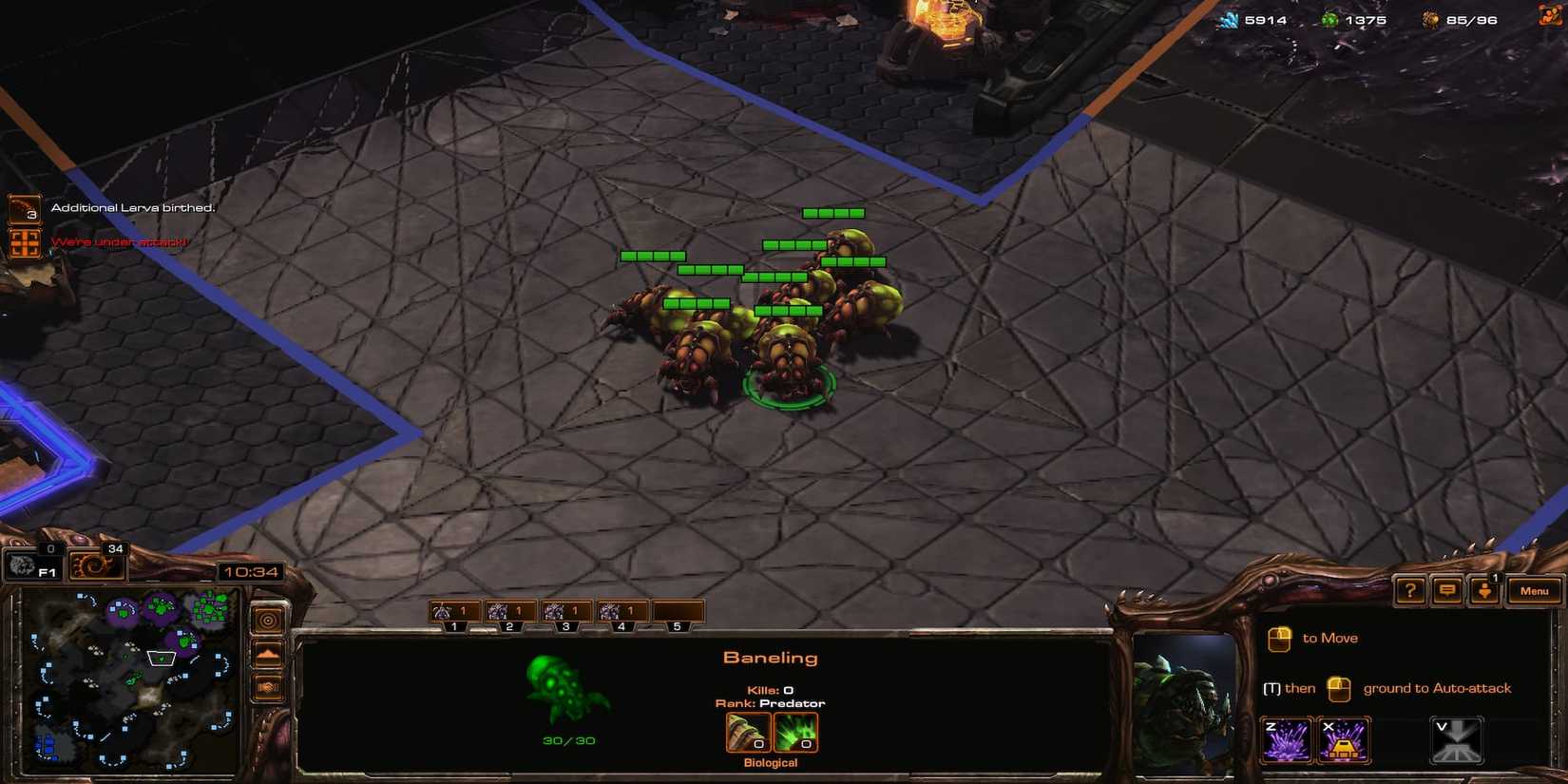Click the vespene gas counter icon
This screenshot has width=1568, height=784.
(x=1329, y=19)
